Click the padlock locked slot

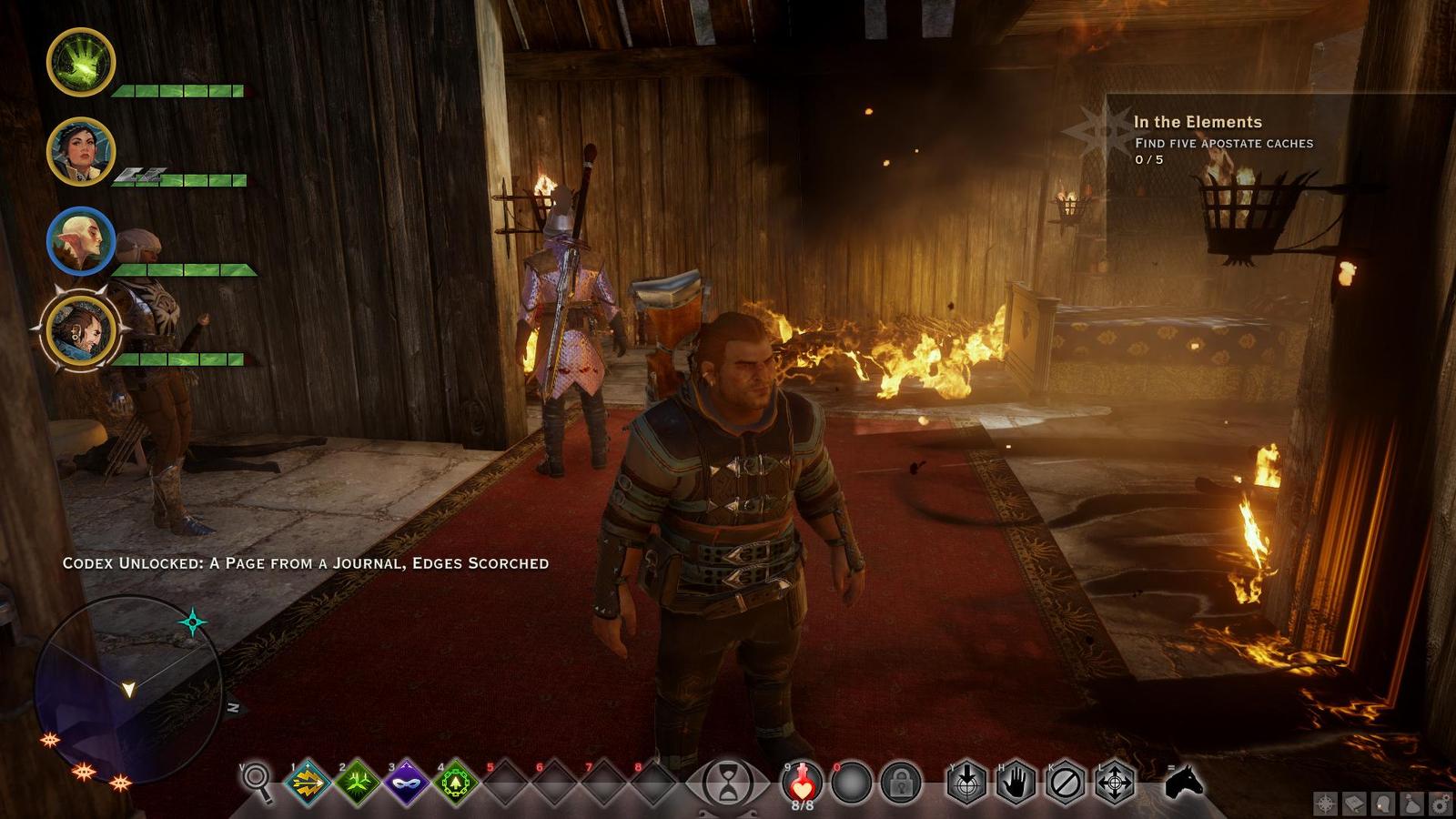click(901, 782)
